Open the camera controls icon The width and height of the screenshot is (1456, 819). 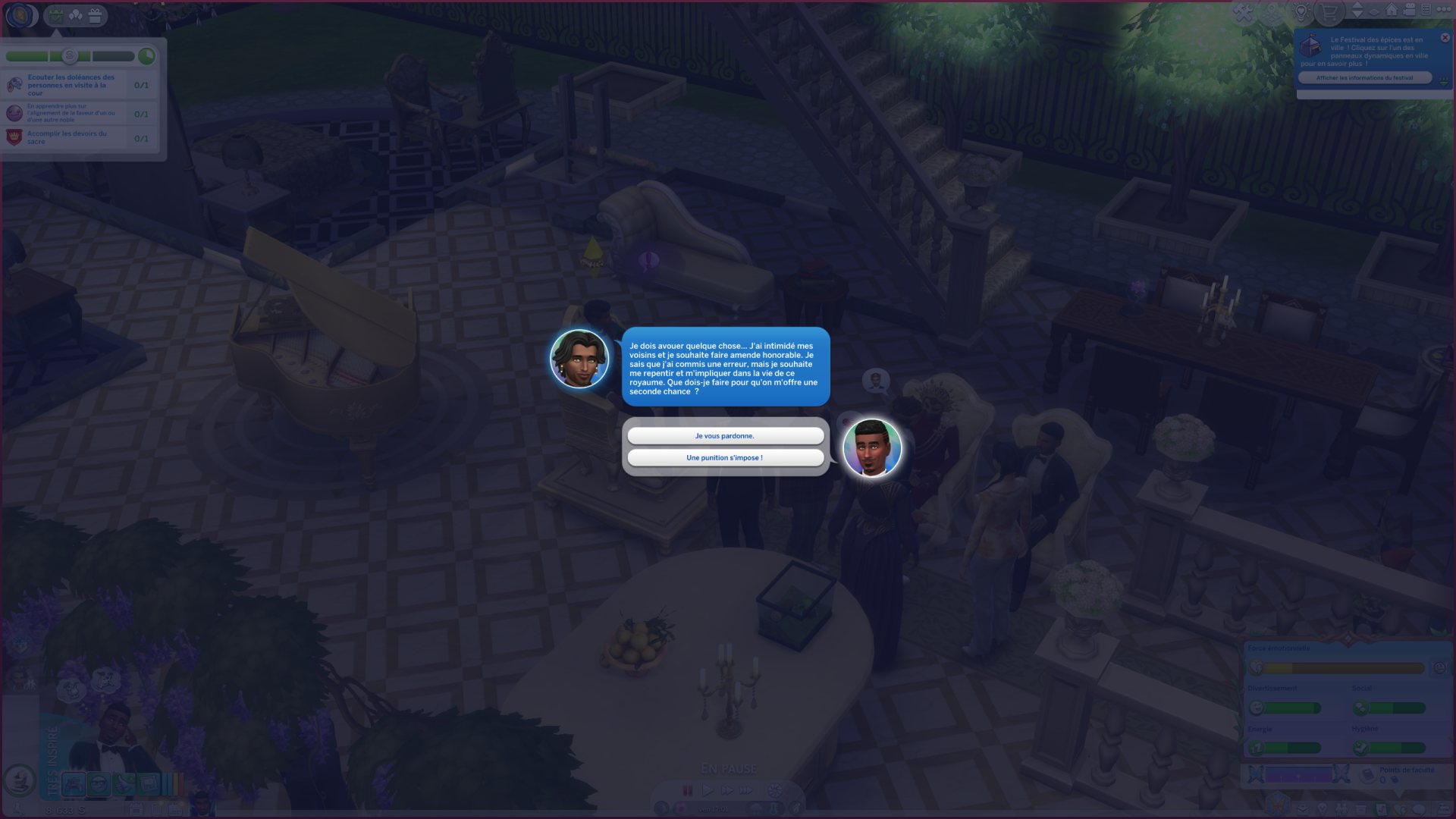[1409, 10]
